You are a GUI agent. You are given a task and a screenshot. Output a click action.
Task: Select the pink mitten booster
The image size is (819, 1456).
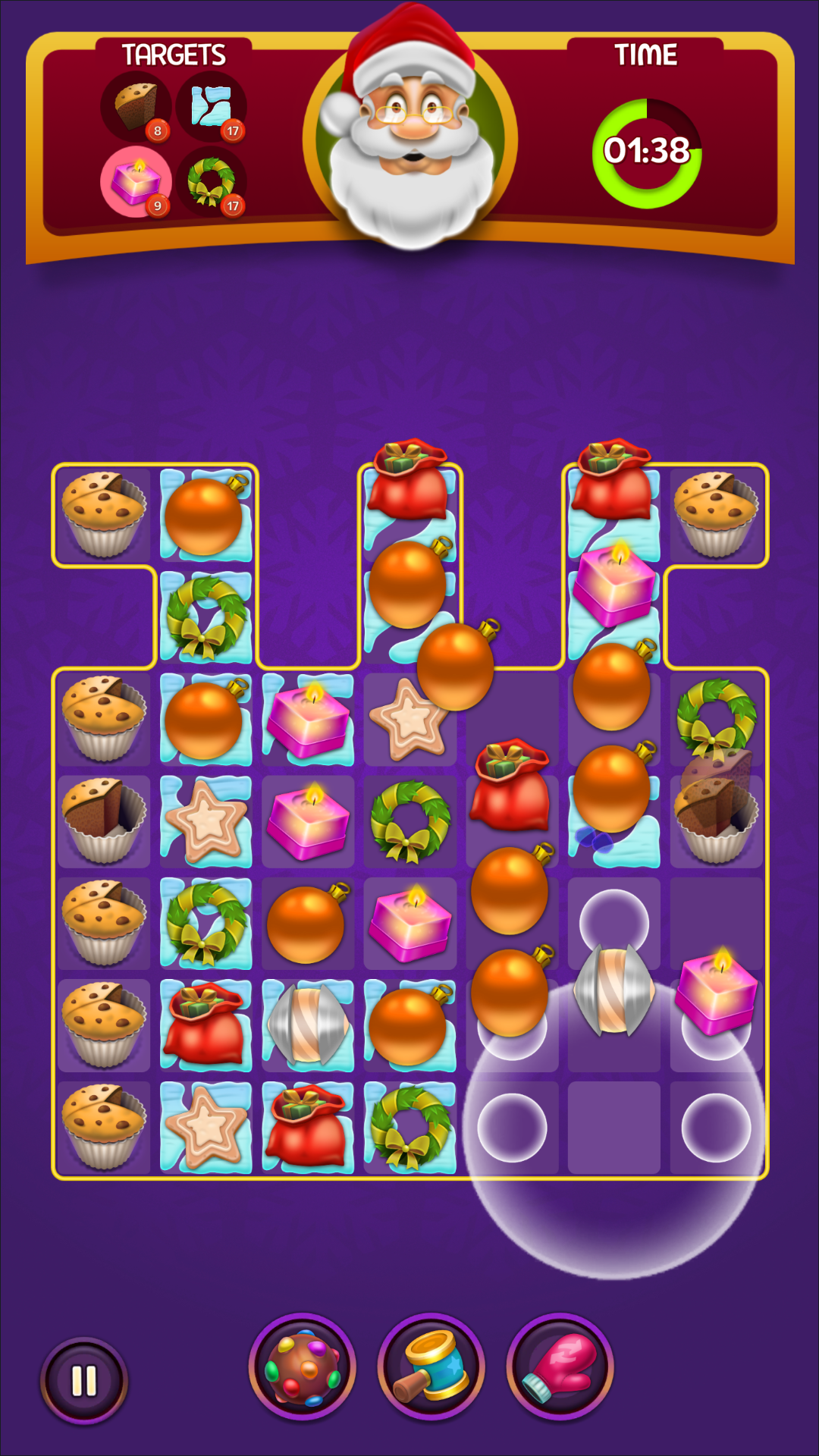tap(560, 1367)
